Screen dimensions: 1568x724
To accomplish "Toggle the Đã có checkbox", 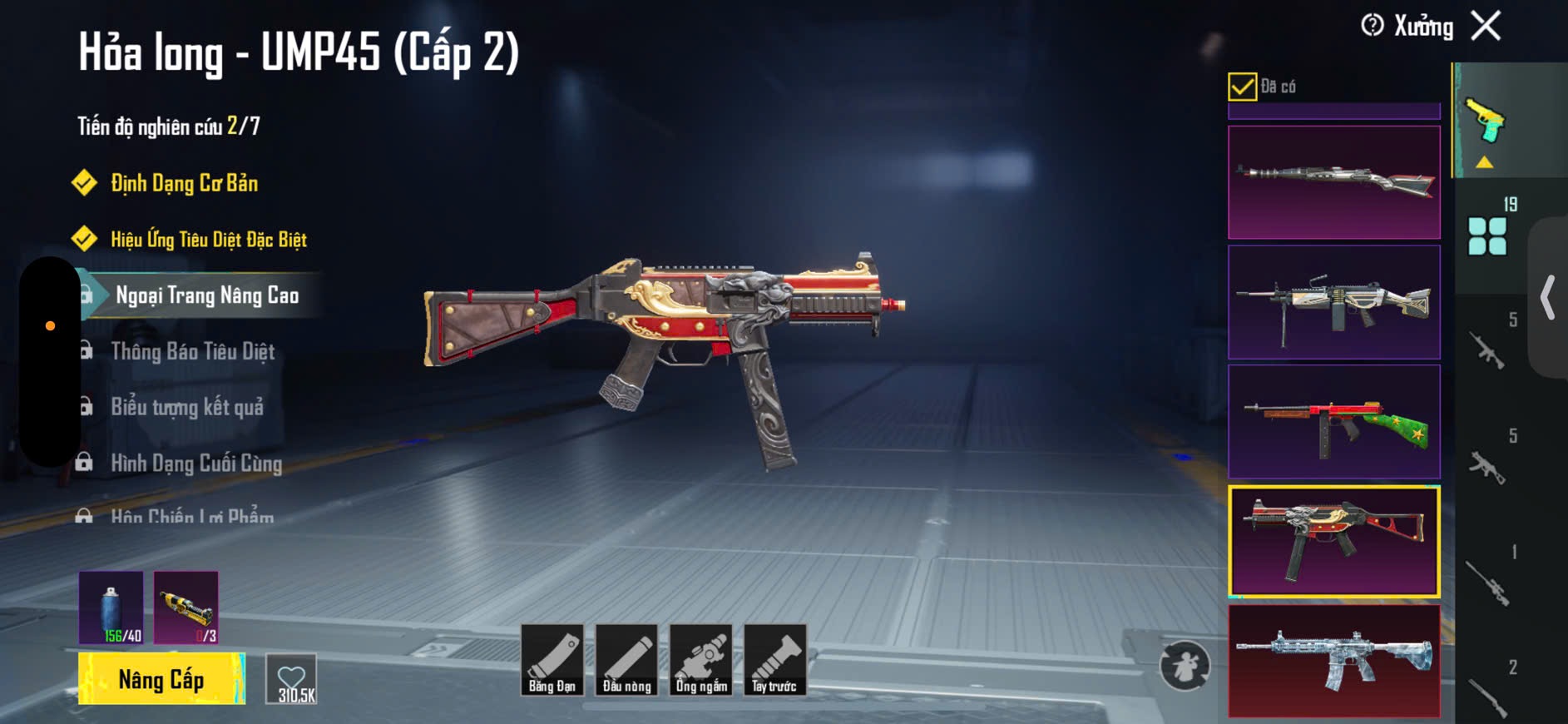I will tap(1242, 87).
